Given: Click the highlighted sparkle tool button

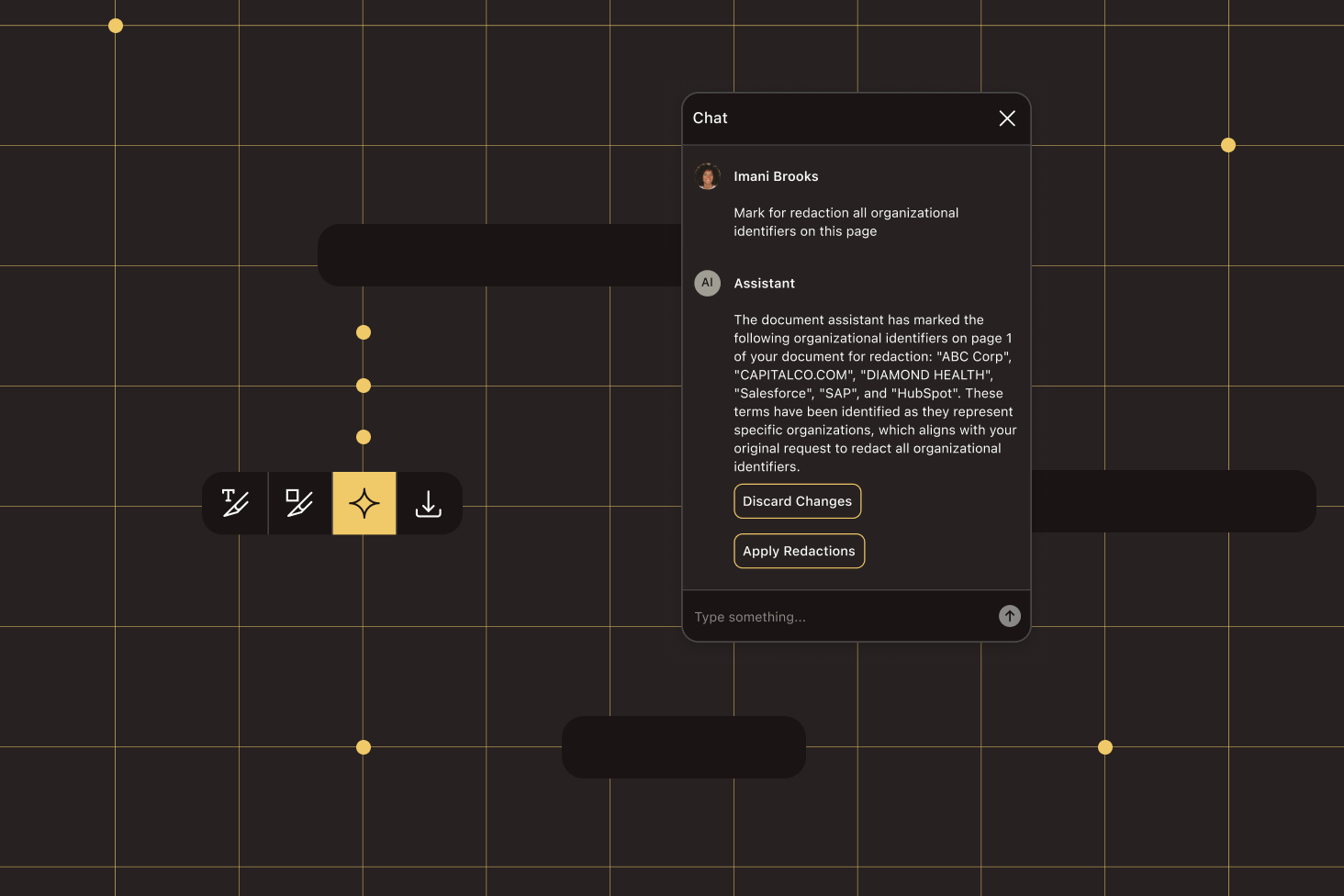Looking at the screenshot, I should click(x=364, y=502).
